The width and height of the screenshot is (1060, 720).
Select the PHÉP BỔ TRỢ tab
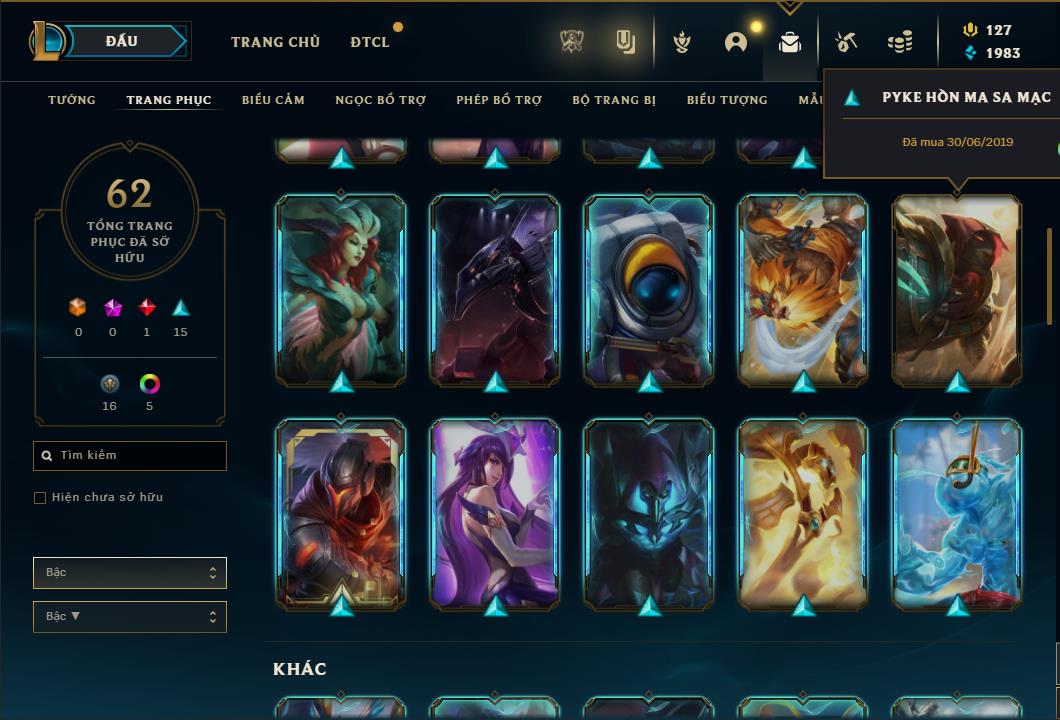(499, 100)
